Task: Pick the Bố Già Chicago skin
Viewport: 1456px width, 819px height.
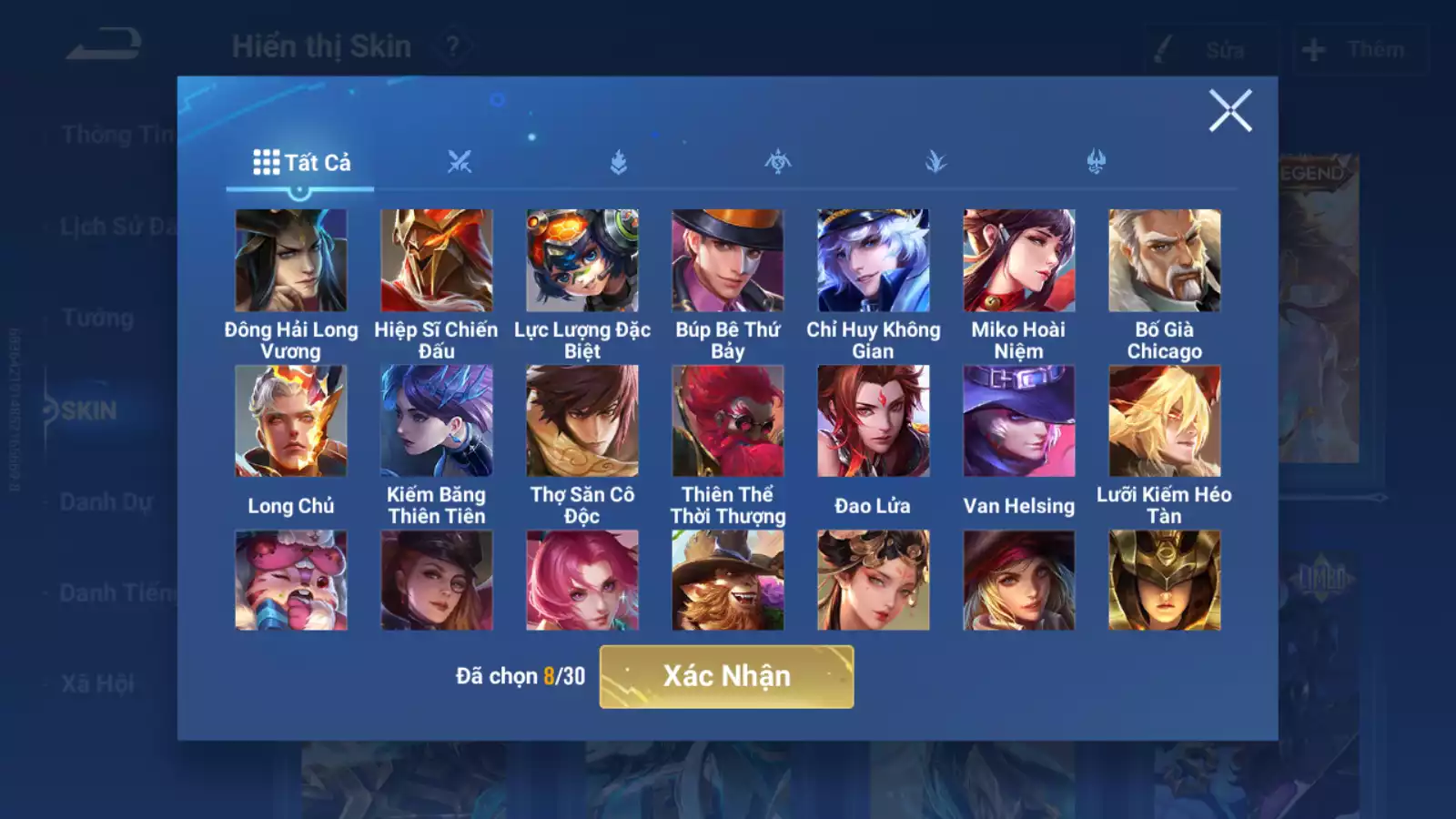Action: point(1164,261)
